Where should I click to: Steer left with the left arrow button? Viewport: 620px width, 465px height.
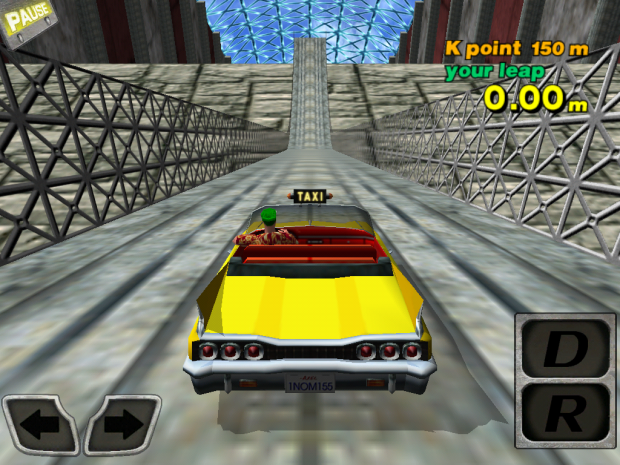[40, 425]
